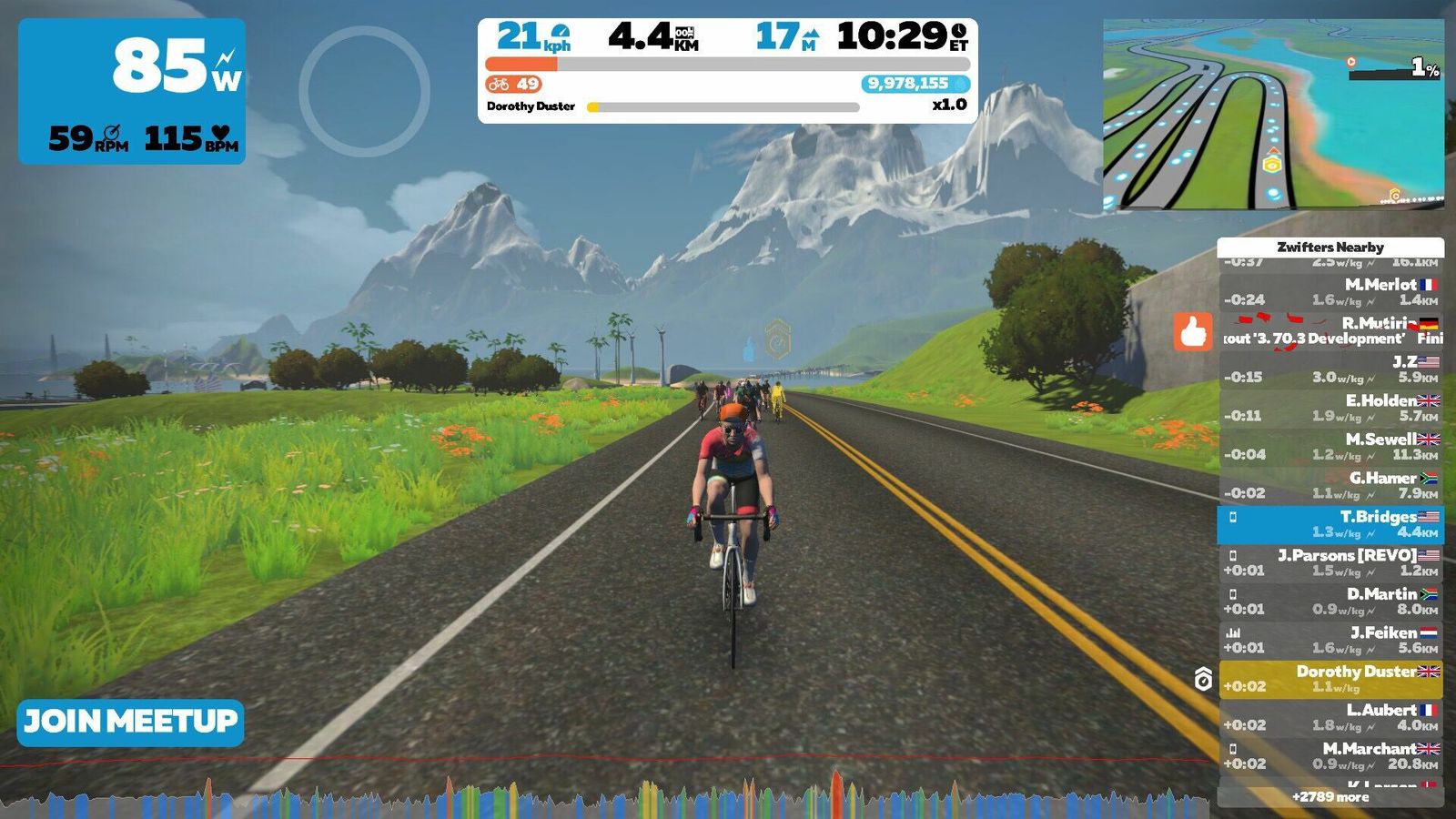The image size is (1456, 819).
Task: Click the empty power-up ring
Action: point(364,91)
